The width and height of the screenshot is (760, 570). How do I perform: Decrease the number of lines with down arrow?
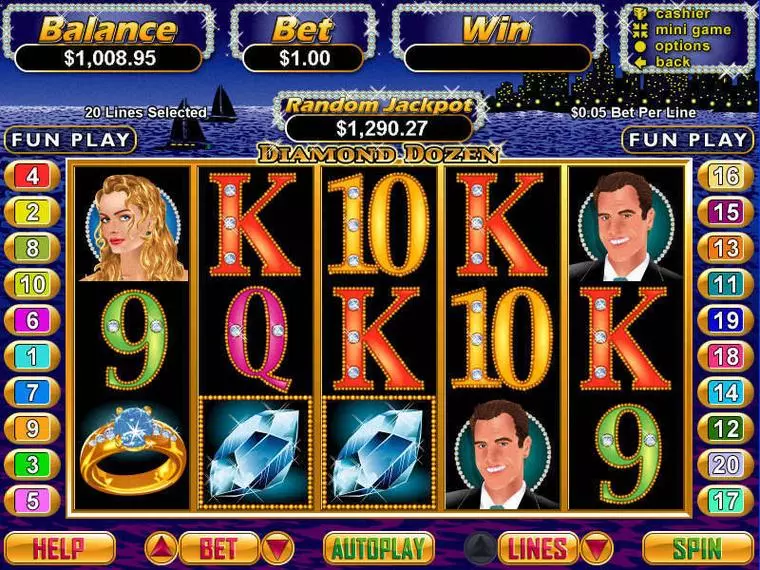597,548
